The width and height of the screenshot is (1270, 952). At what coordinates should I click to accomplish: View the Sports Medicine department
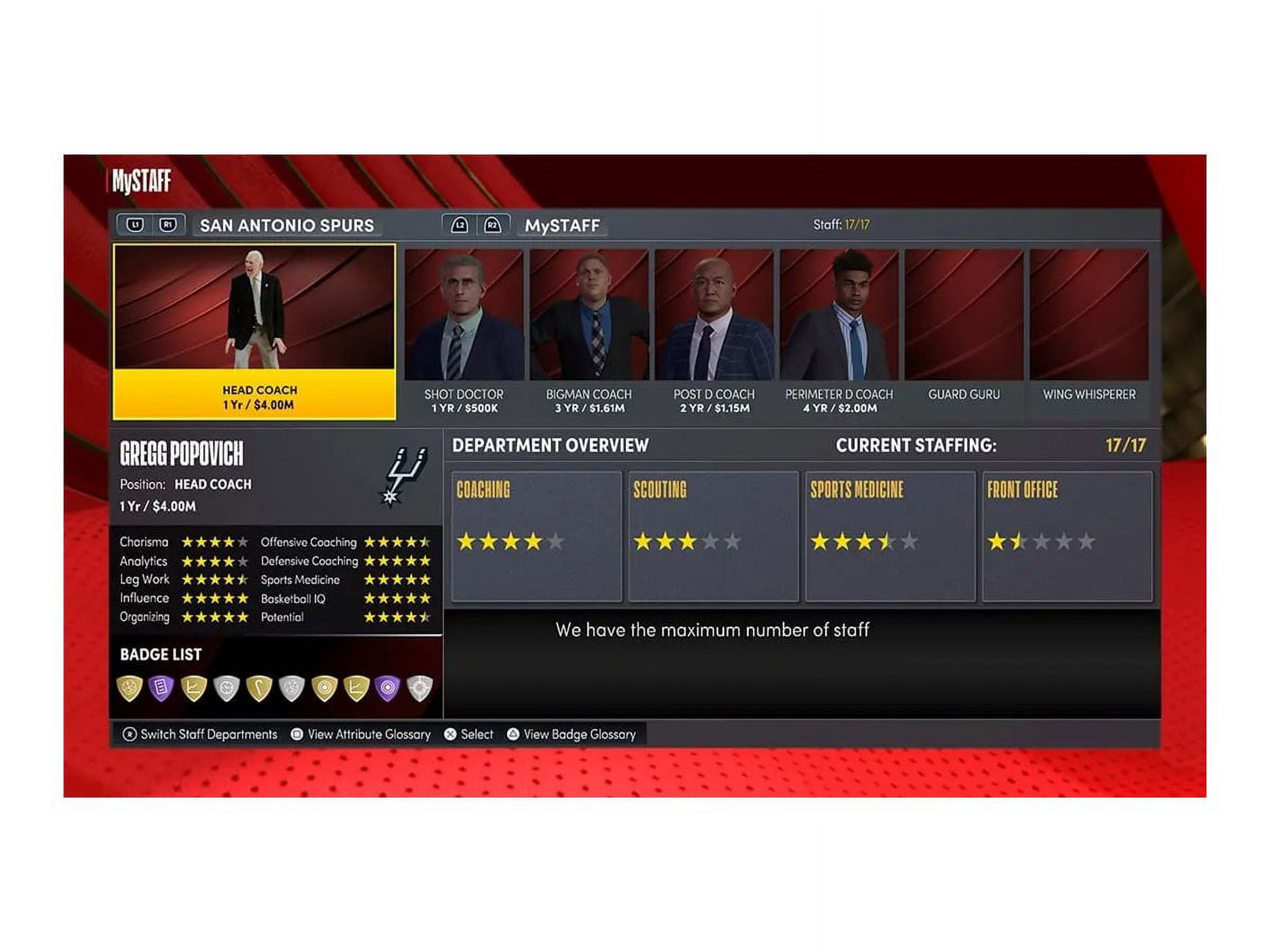pos(890,536)
